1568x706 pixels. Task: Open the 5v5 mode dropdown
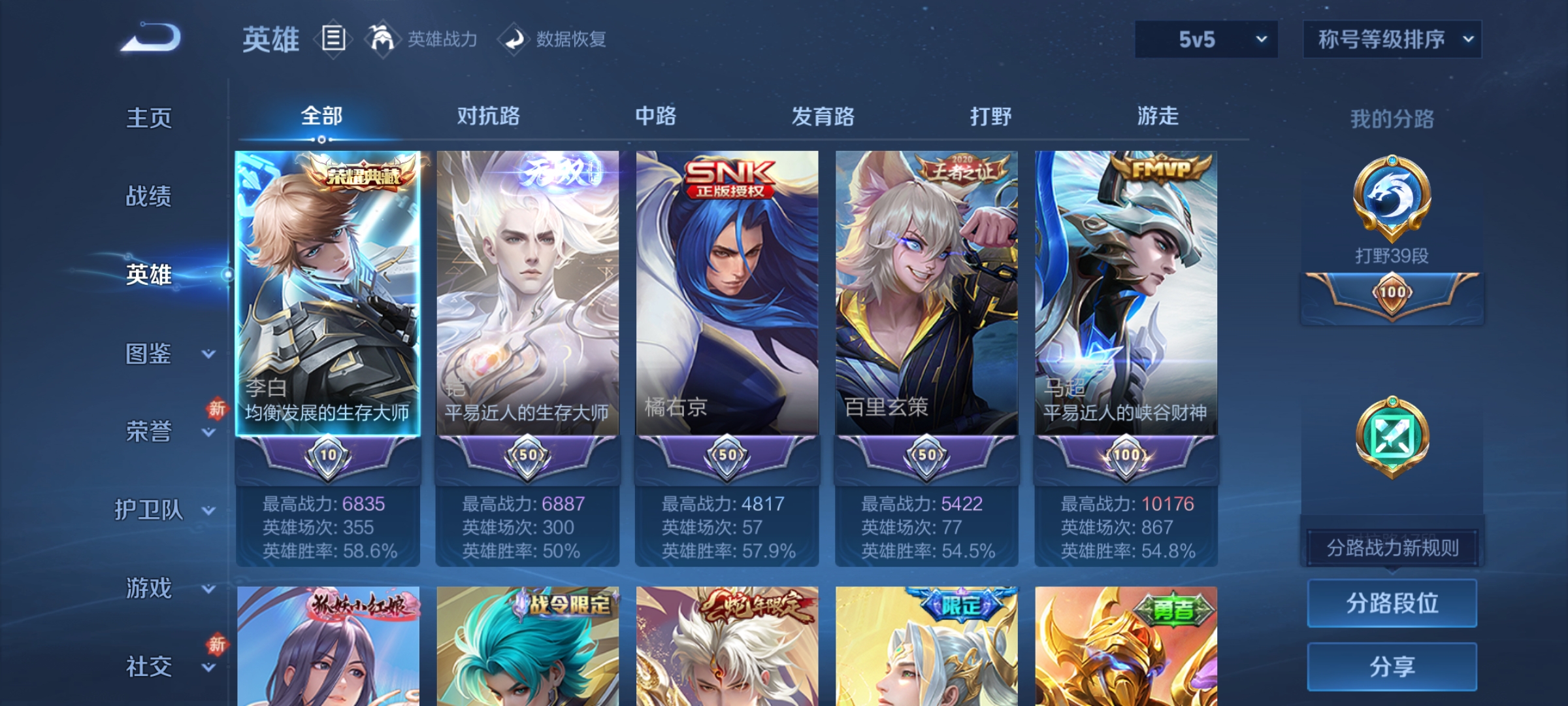[1205, 39]
